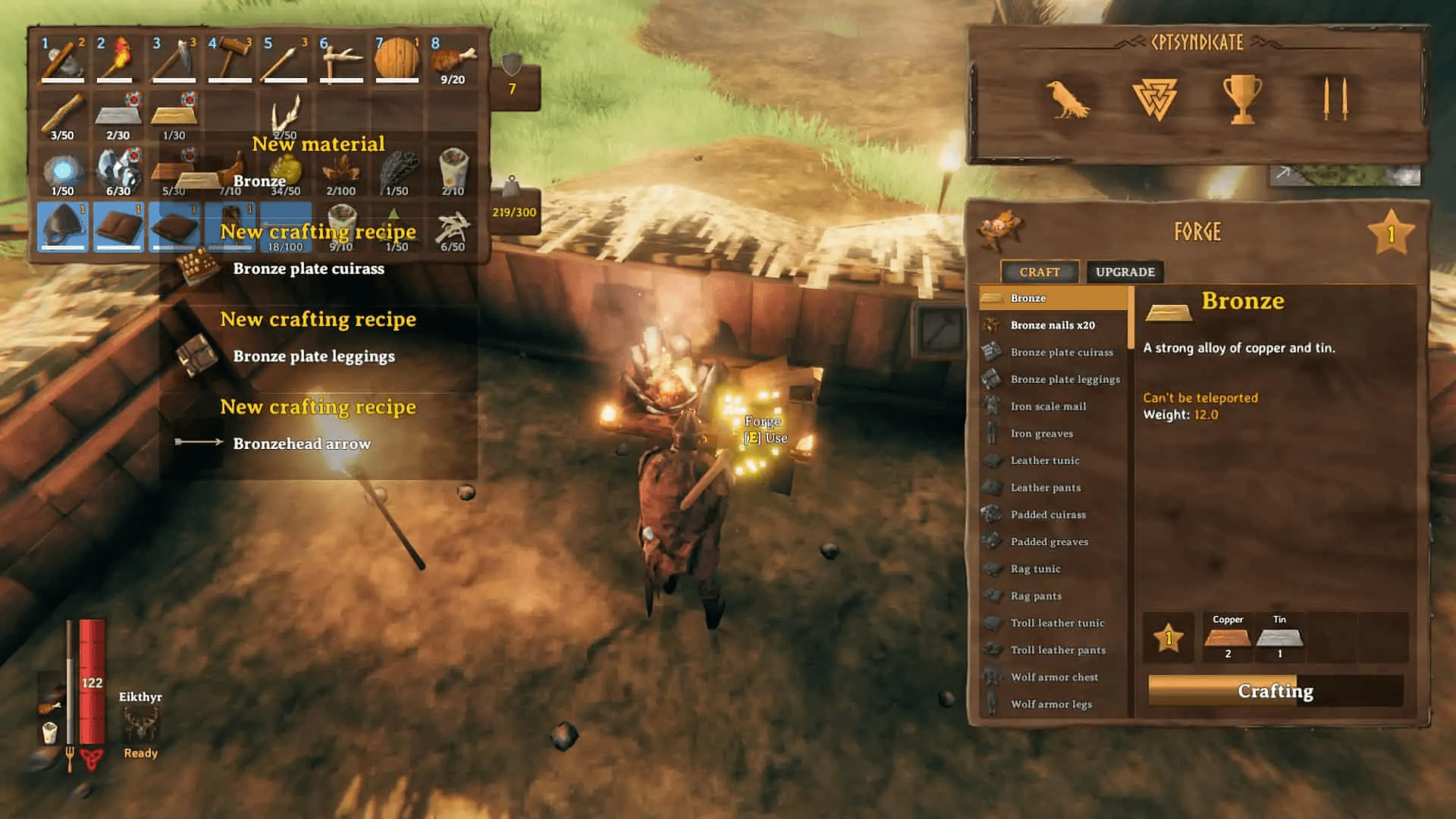Viewport: 1456px width, 819px height.
Task: Select the Eikthyr forsaken power icon
Action: [140, 724]
